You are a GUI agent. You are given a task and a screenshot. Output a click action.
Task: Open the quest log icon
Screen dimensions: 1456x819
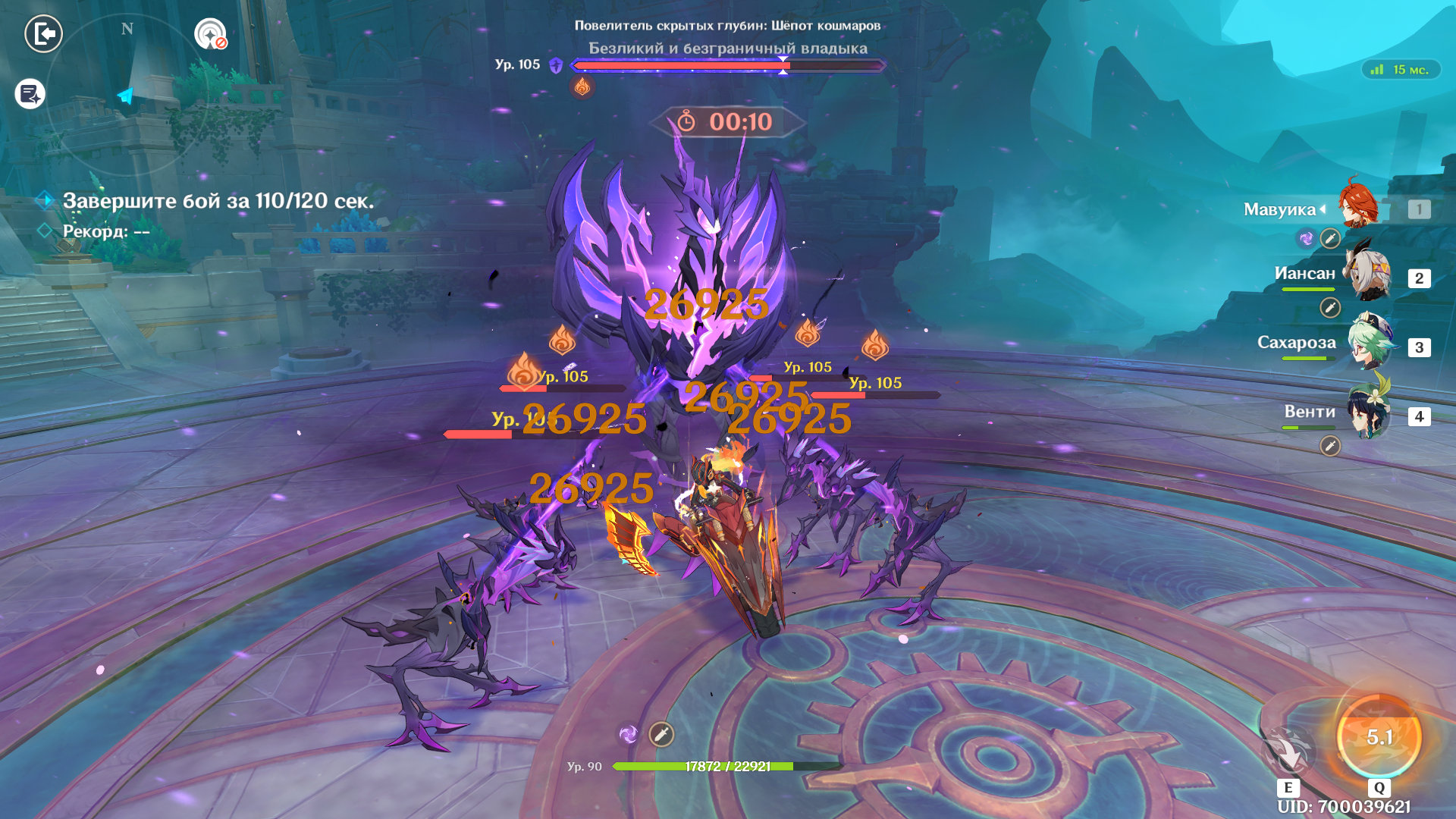[x=30, y=94]
